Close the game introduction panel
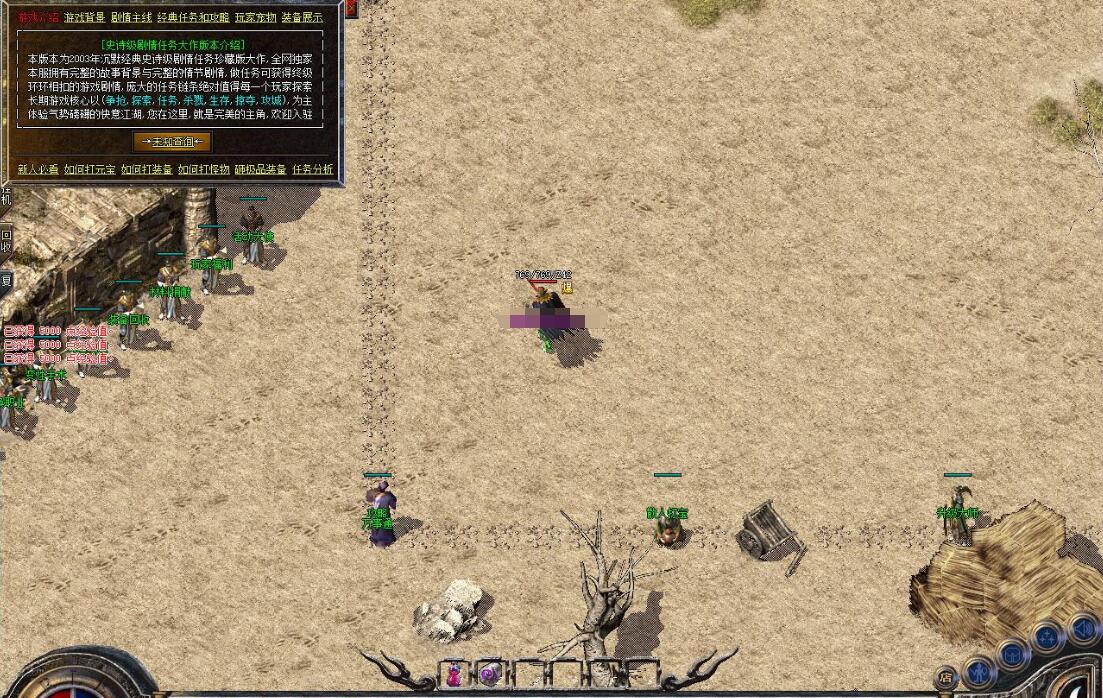The width and height of the screenshot is (1103, 698). pos(351,8)
